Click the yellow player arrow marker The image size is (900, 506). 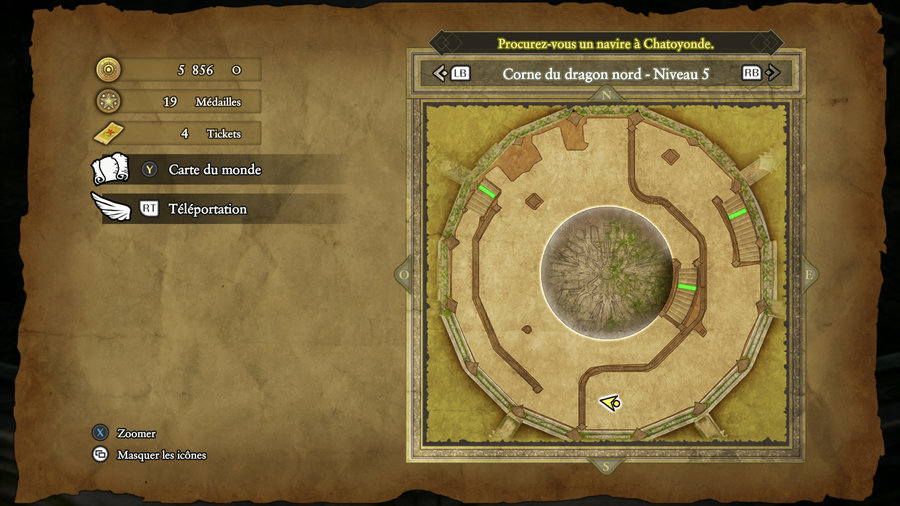coord(610,402)
